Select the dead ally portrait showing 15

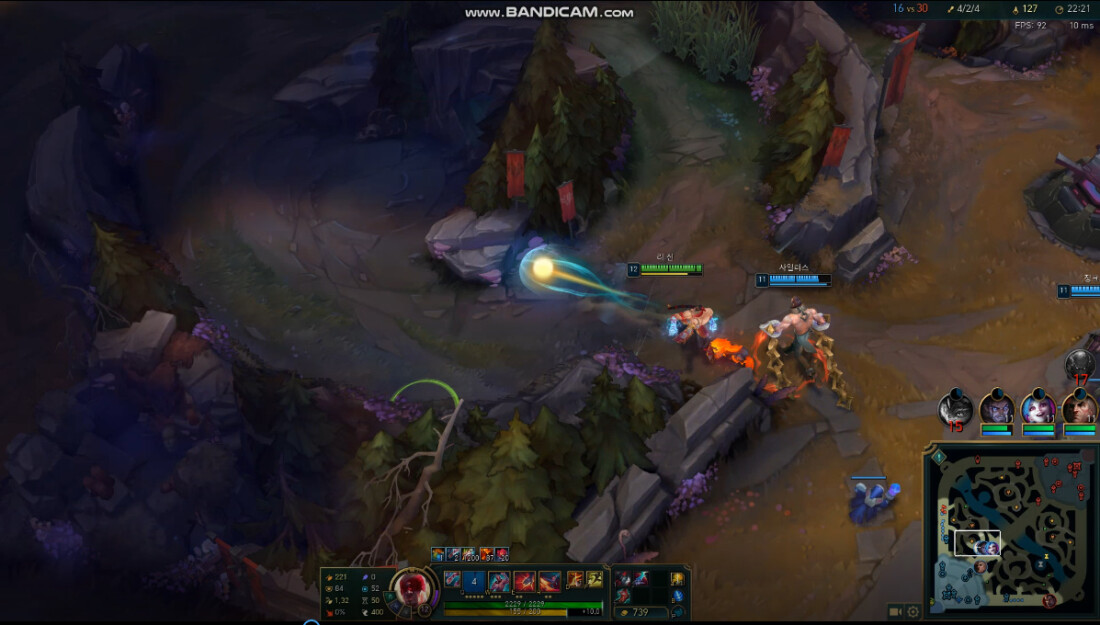coord(956,410)
